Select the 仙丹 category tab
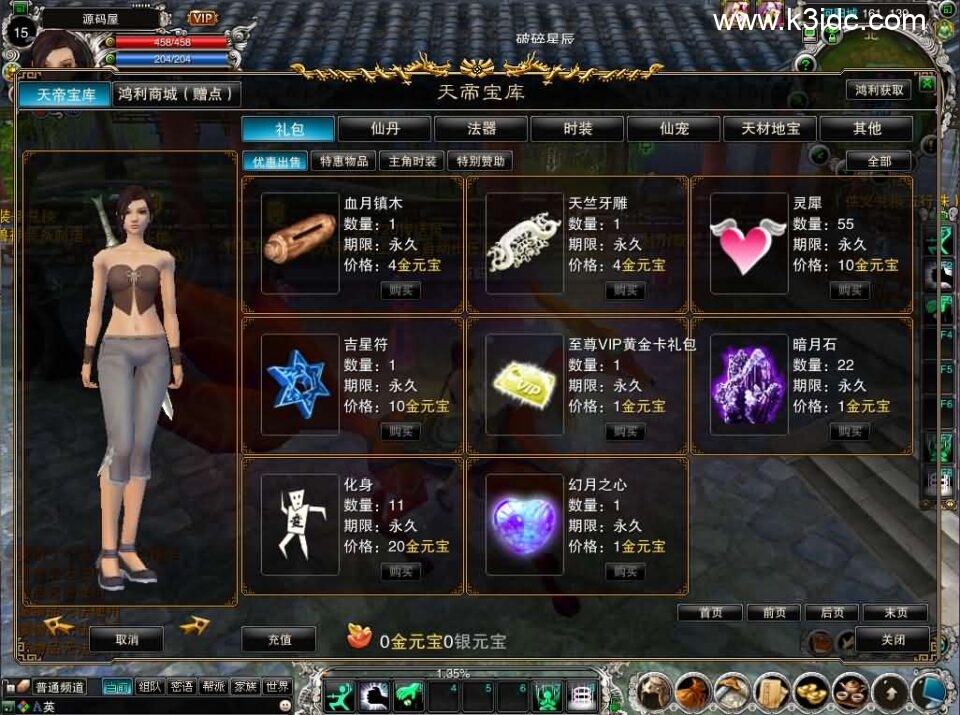This screenshot has height=715, width=960. click(385, 129)
